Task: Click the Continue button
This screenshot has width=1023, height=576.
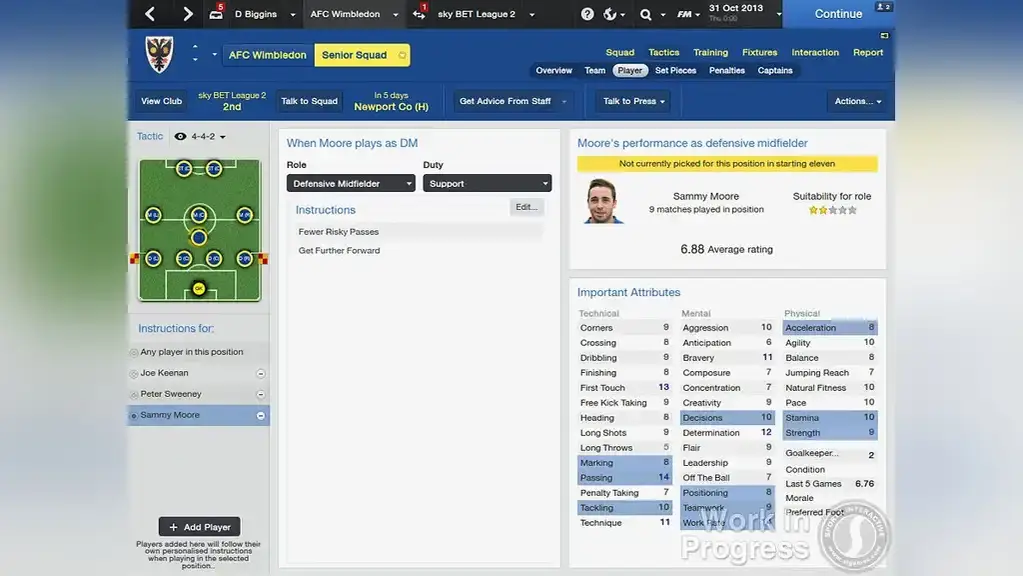Action: 838,14
